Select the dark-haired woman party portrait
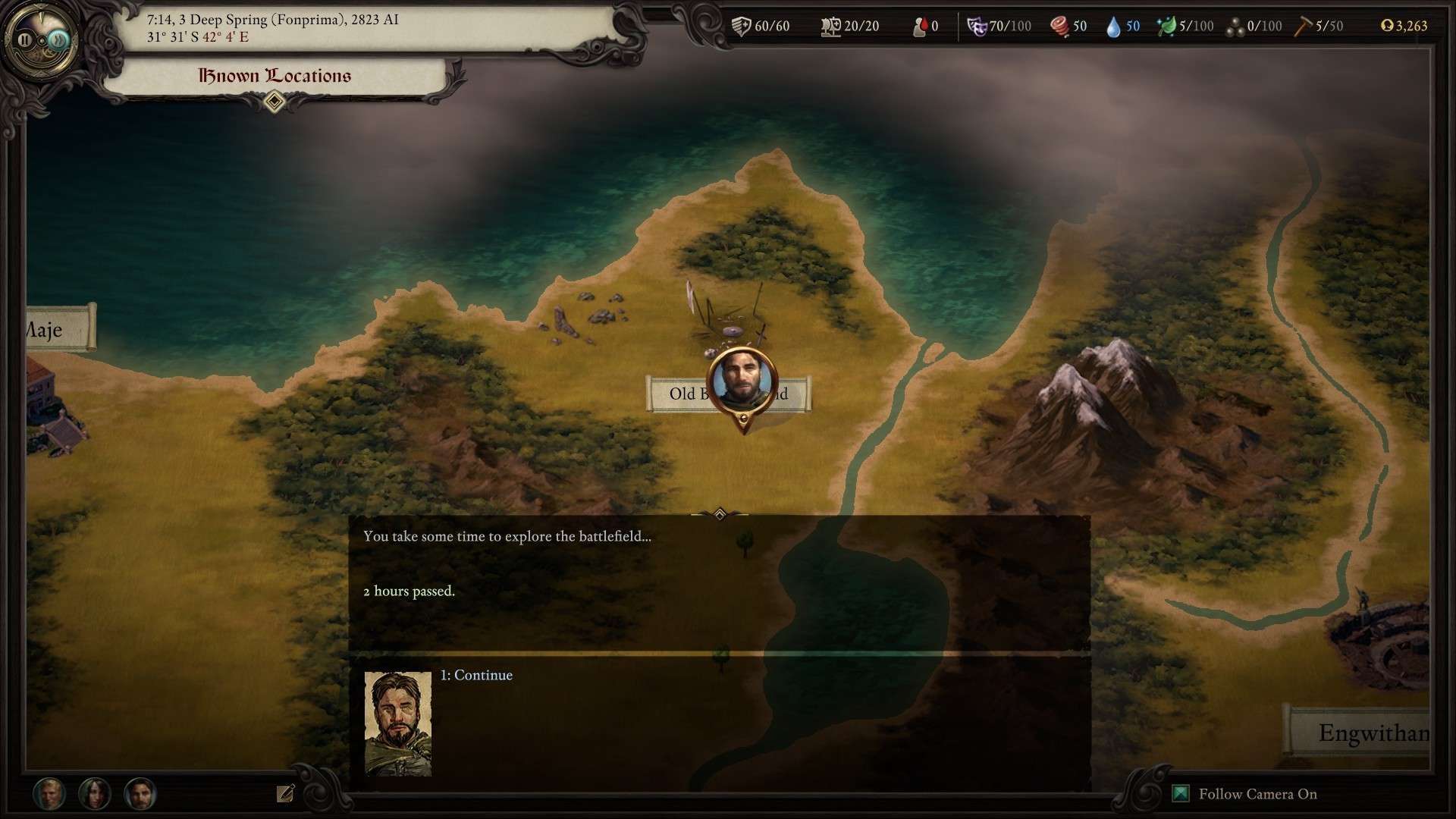Viewport: 1456px width, 819px height. tap(95, 794)
